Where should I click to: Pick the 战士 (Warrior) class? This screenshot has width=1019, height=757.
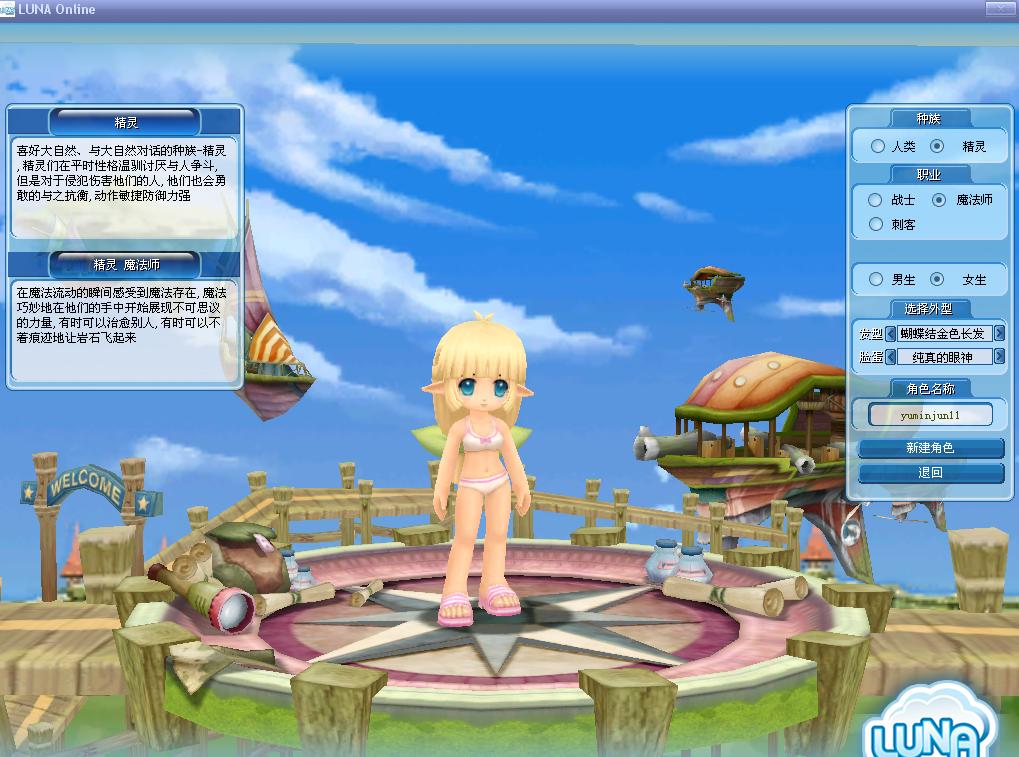pos(875,200)
